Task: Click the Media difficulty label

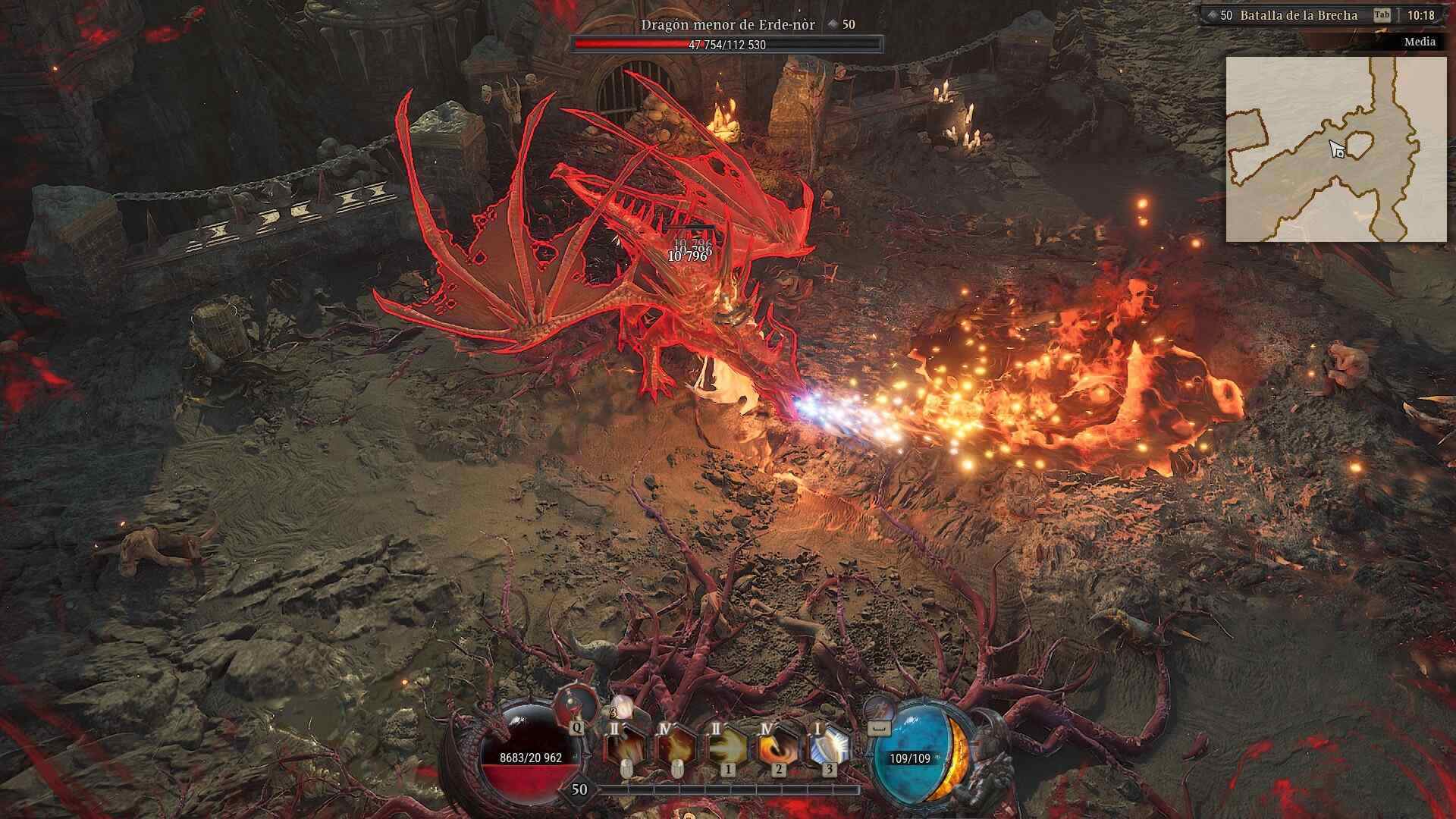Action: pos(1419,42)
